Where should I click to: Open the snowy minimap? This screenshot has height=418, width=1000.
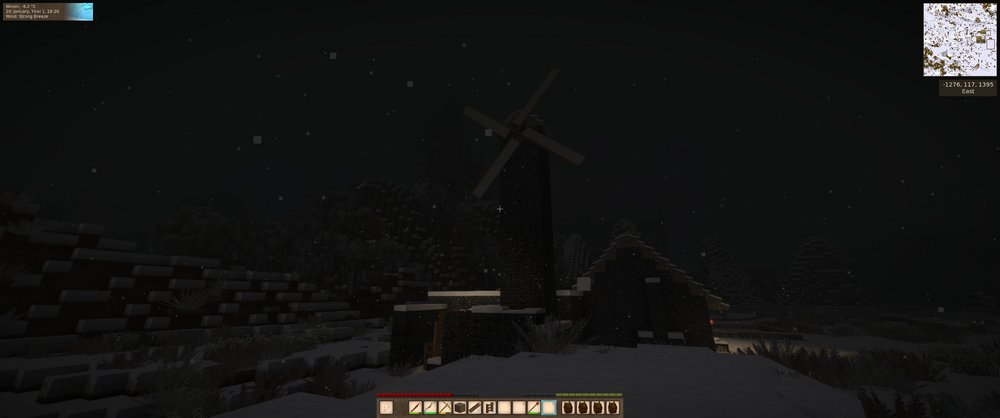point(959,39)
